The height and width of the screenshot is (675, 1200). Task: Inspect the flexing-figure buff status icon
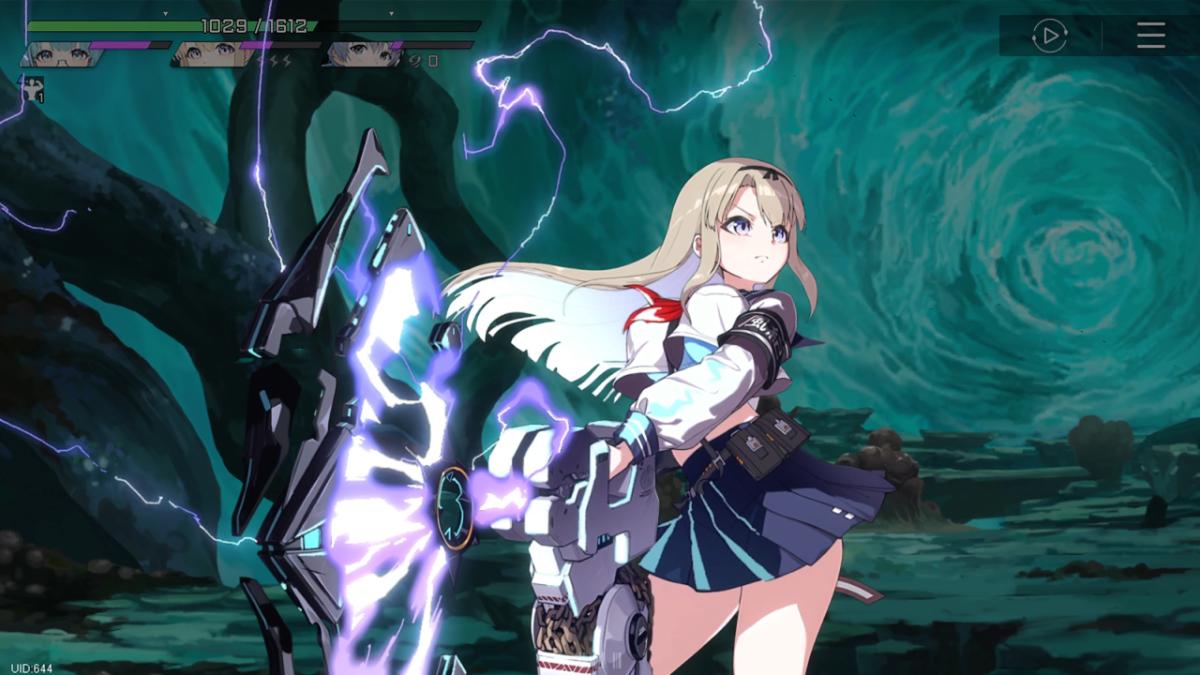[x=35, y=88]
